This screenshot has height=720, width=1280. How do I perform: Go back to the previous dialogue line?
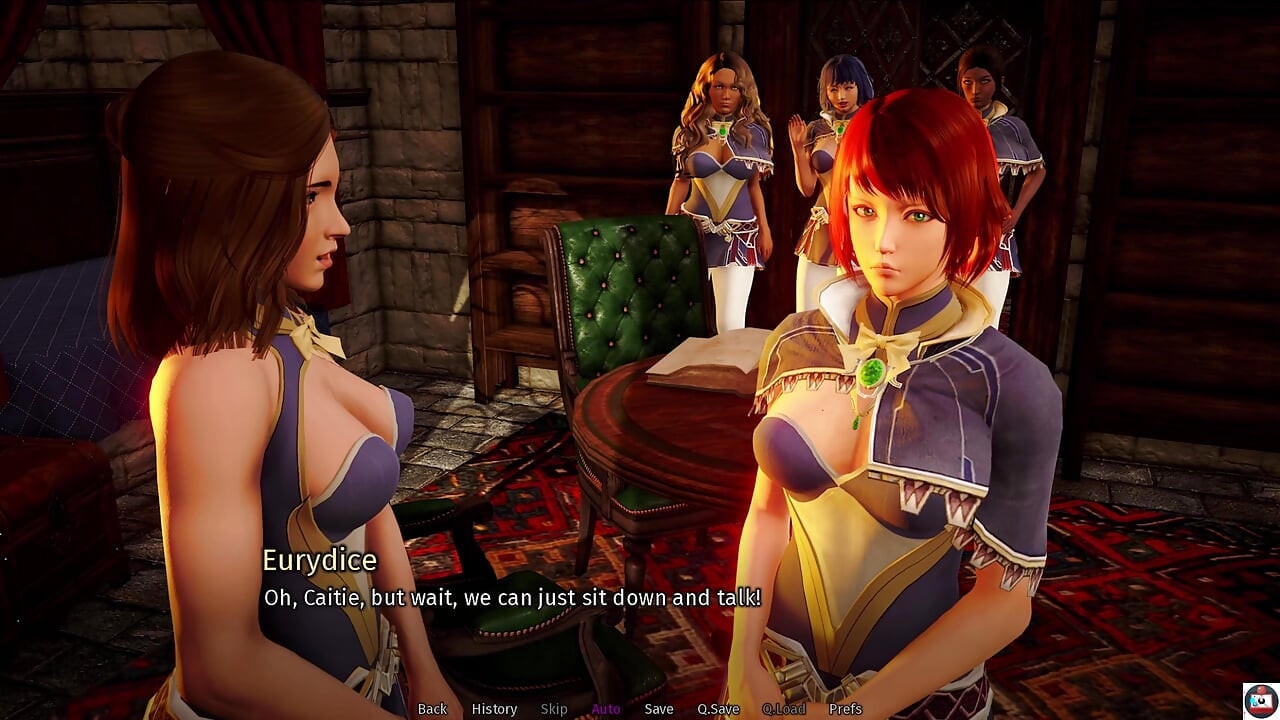tap(432, 709)
